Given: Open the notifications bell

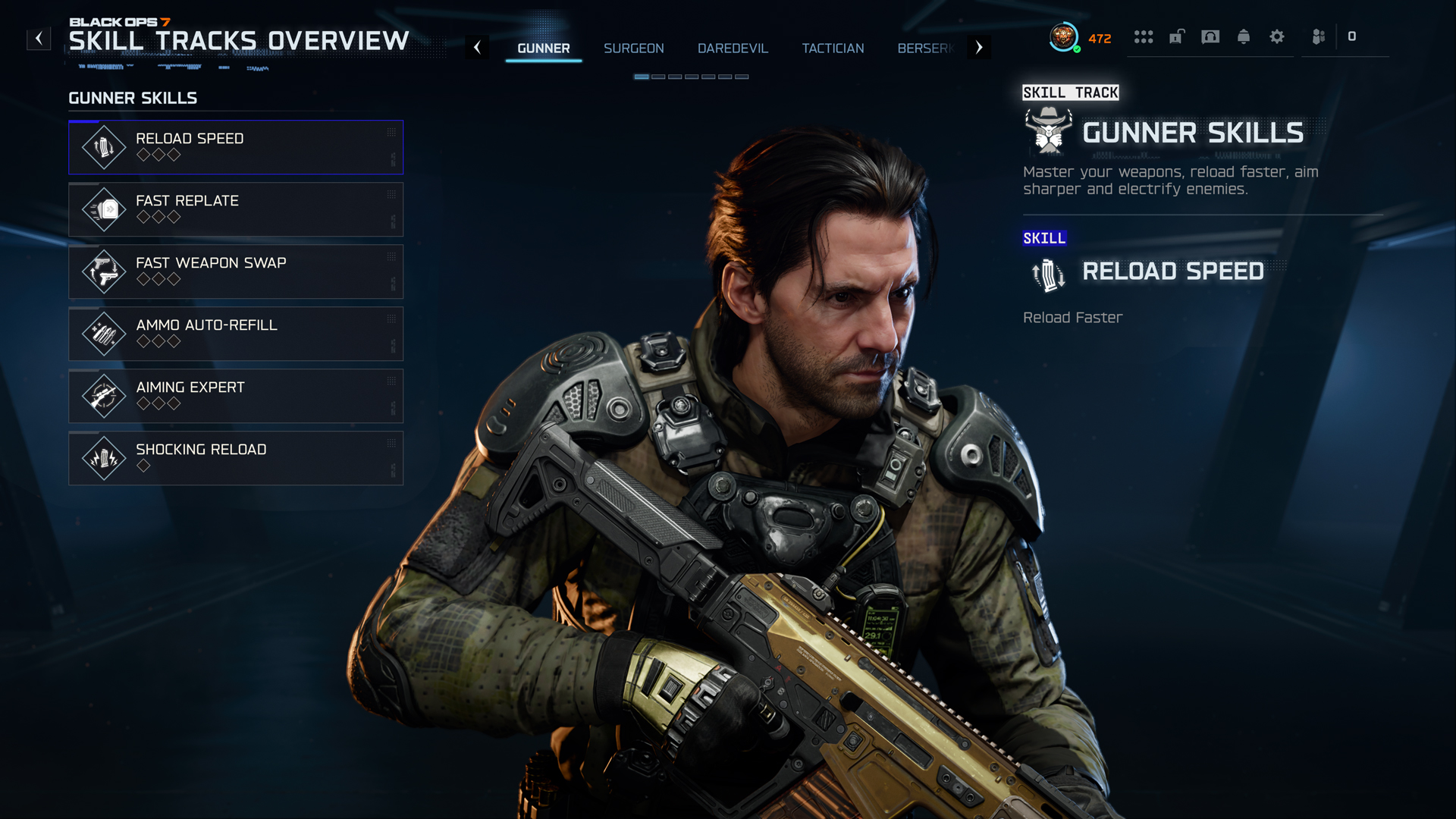Looking at the screenshot, I should (1244, 36).
